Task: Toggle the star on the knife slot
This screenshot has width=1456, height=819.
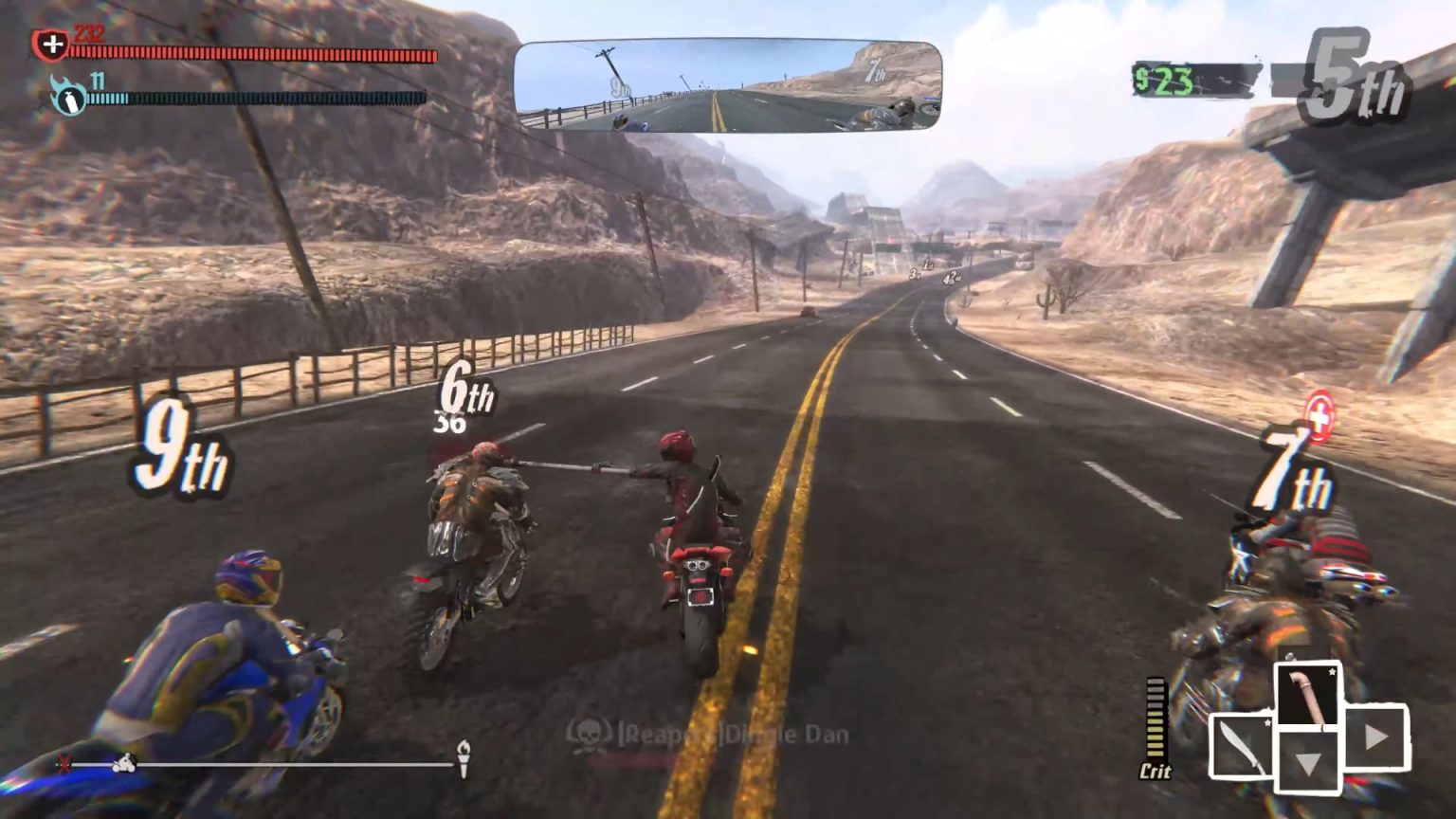Action: 1268,723
